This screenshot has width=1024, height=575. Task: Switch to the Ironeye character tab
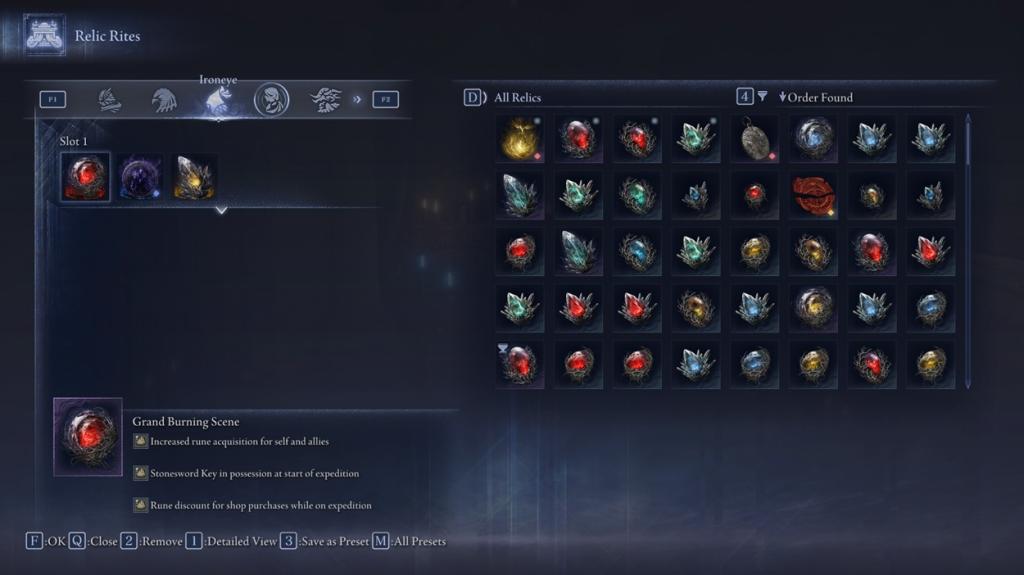tap(218, 99)
